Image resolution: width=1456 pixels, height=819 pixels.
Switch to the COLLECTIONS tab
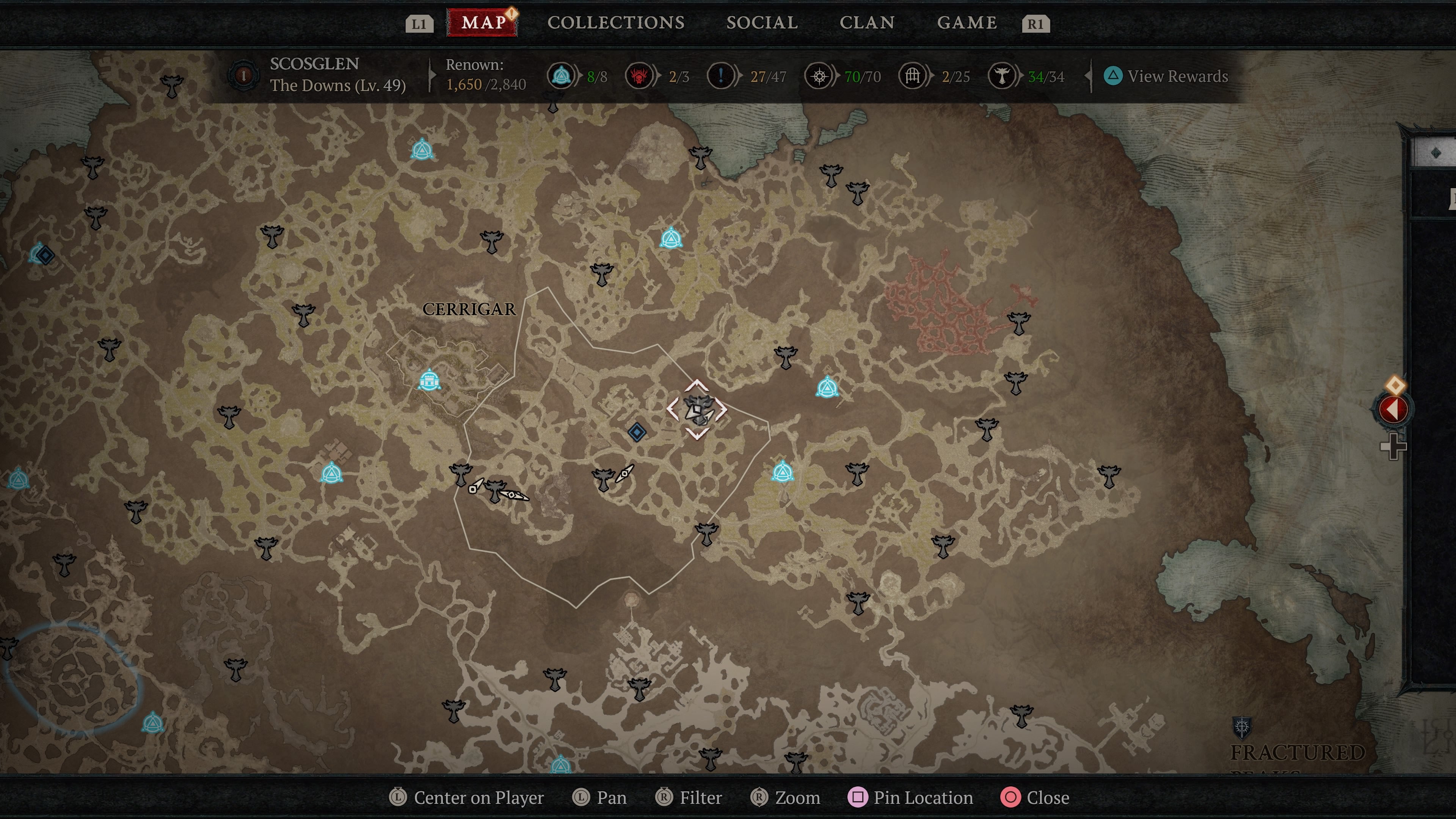click(x=615, y=23)
